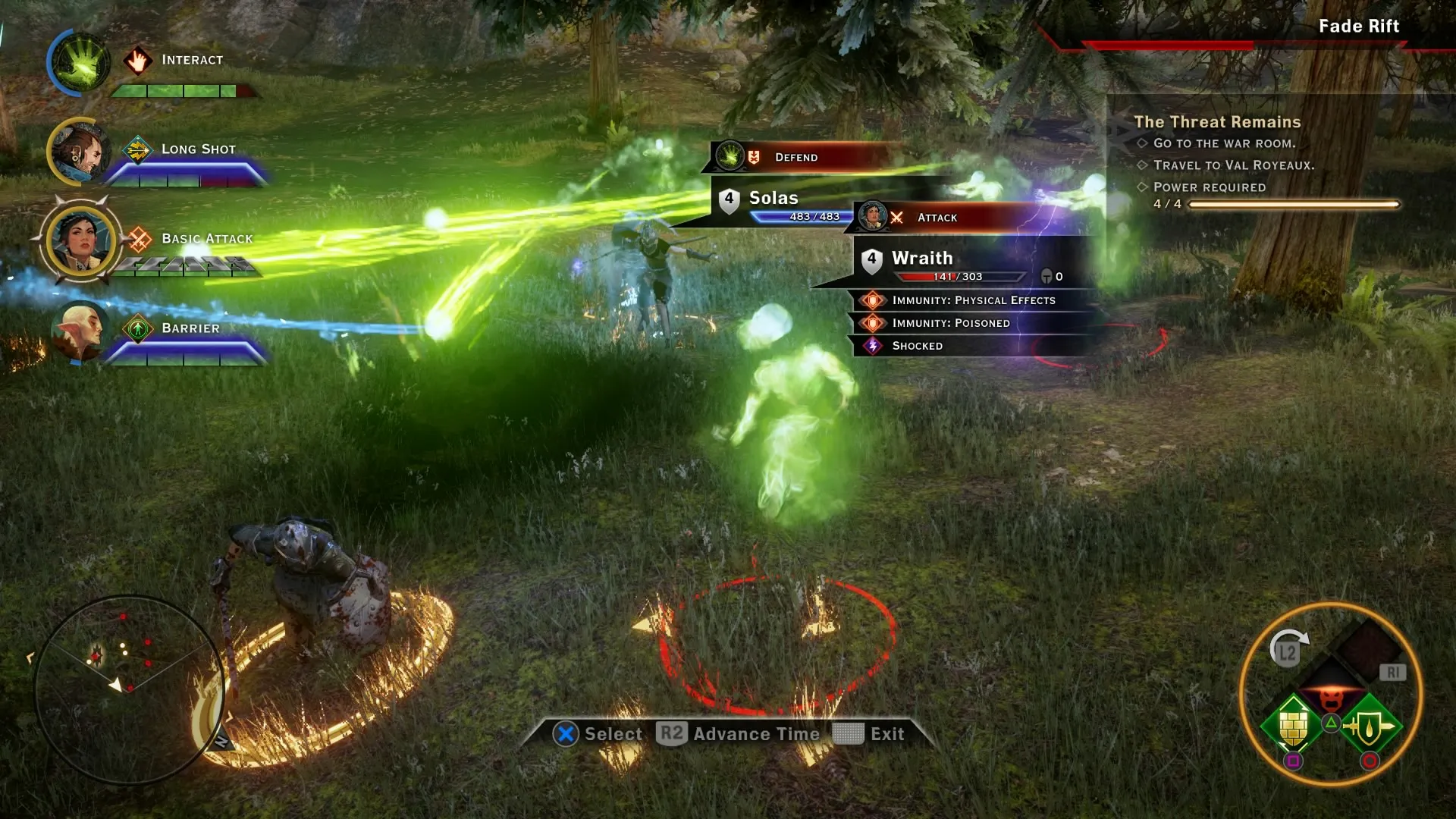The height and width of the screenshot is (819, 1456).
Task: Click the Shocked status icon on Wraith
Action: [874, 346]
